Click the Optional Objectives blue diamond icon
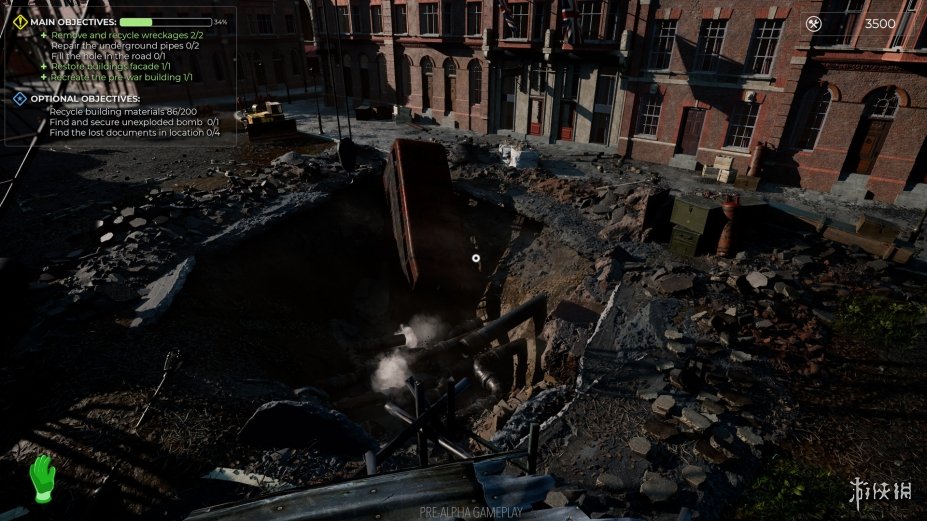Screen dimensions: 927x521 (20, 98)
